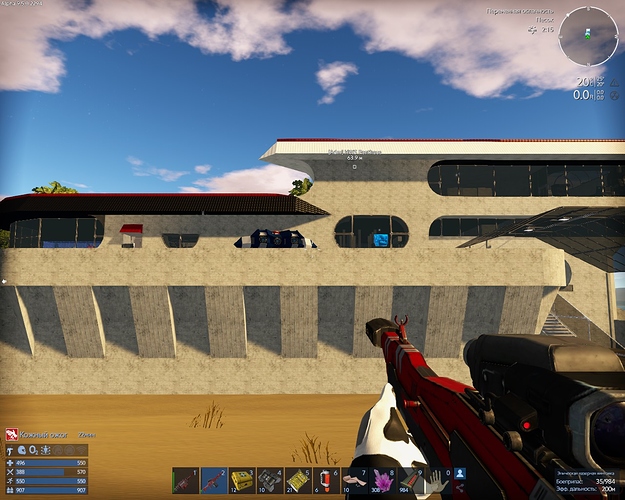The width and height of the screenshot is (625, 500).
Task: Select the highlighted red rifle in slot 2
Action: coord(214,481)
